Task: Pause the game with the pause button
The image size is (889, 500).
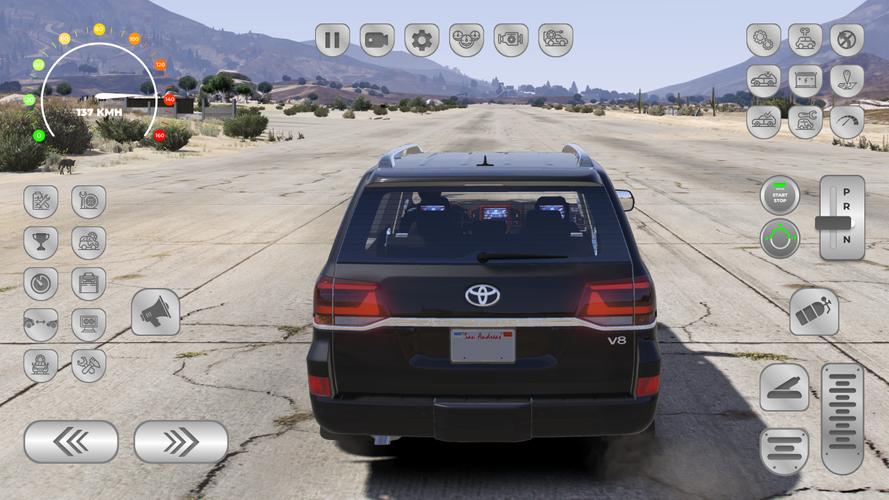Action: pos(332,40)
